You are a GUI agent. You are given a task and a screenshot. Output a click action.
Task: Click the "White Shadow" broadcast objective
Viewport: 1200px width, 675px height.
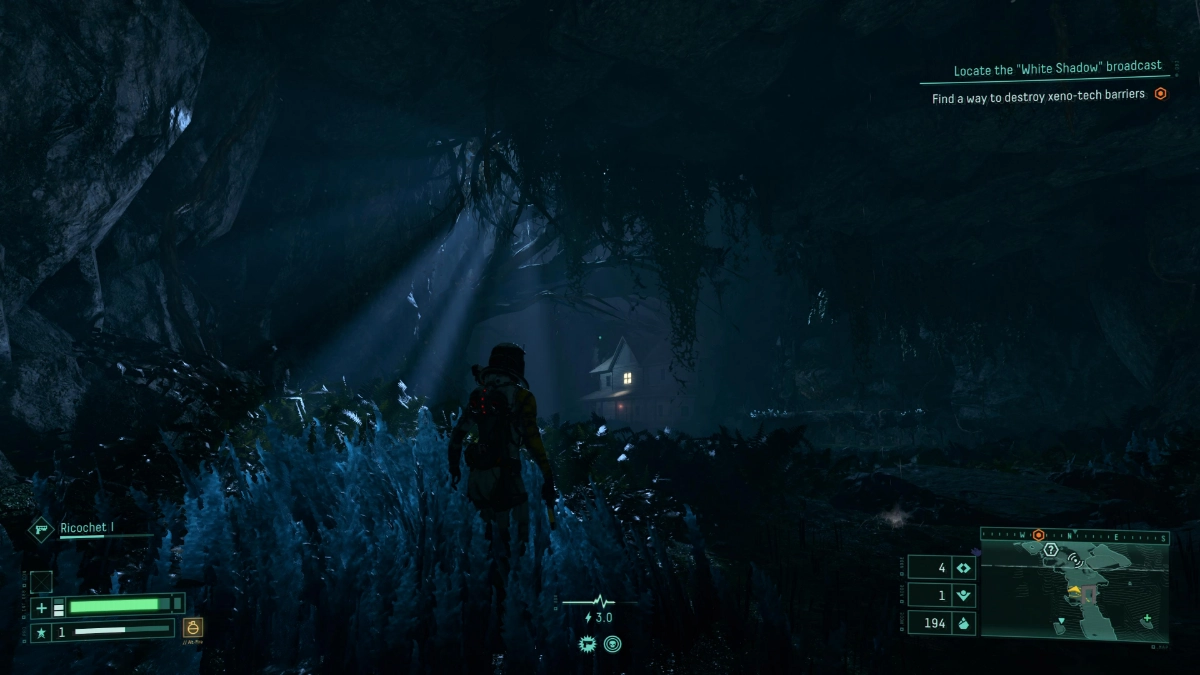click(x=1057, y=67)
